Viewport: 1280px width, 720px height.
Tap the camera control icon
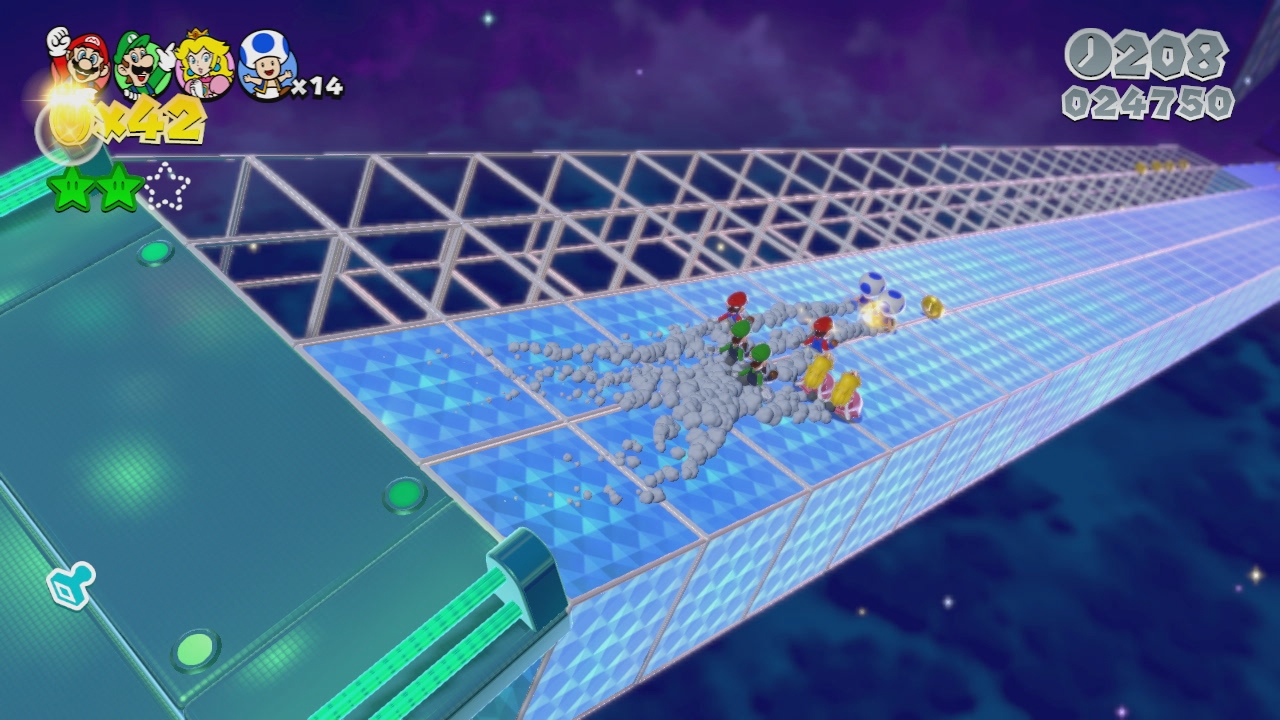[72, 585]
